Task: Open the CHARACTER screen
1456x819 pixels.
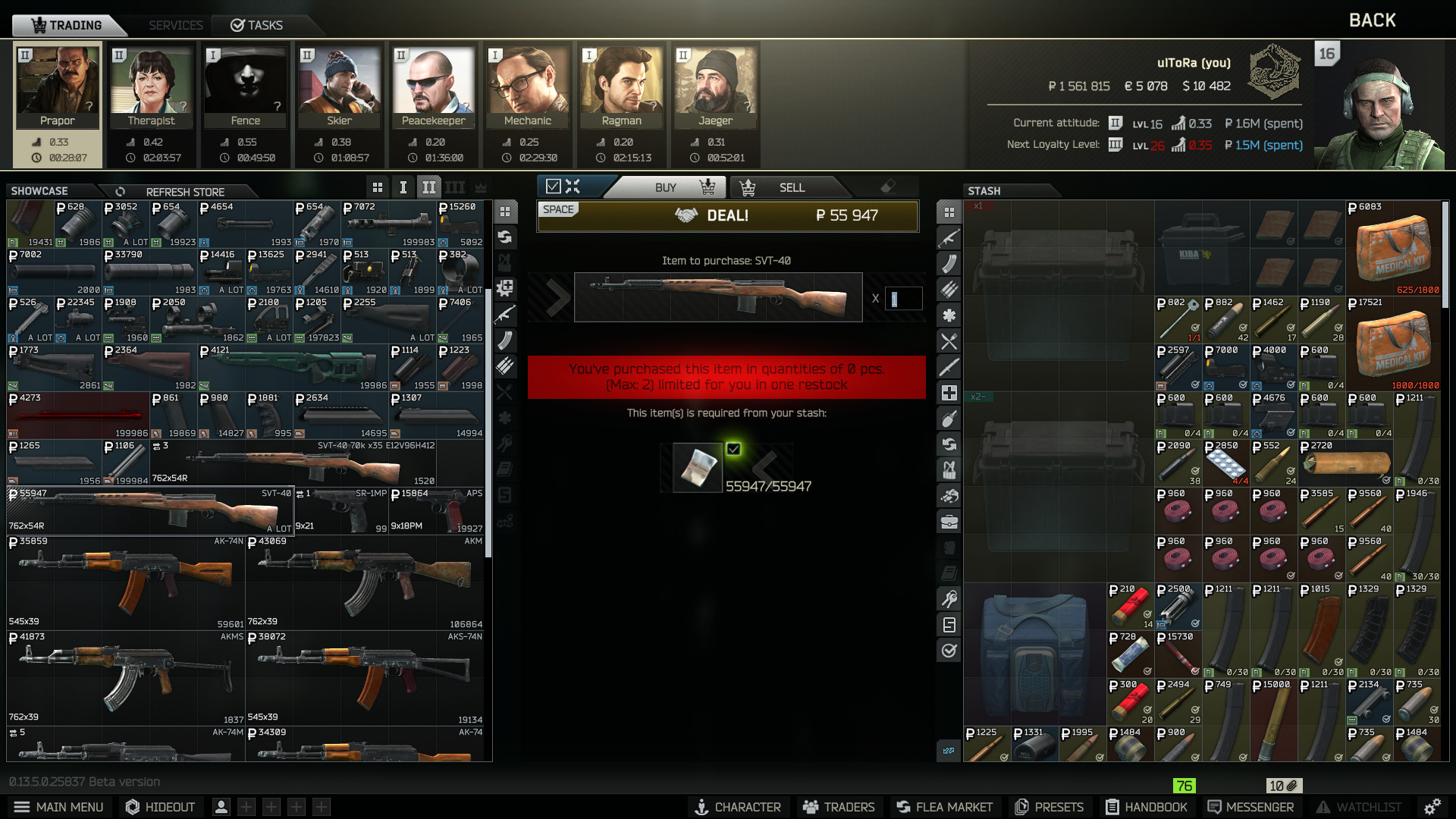Action: coord(738,807)
